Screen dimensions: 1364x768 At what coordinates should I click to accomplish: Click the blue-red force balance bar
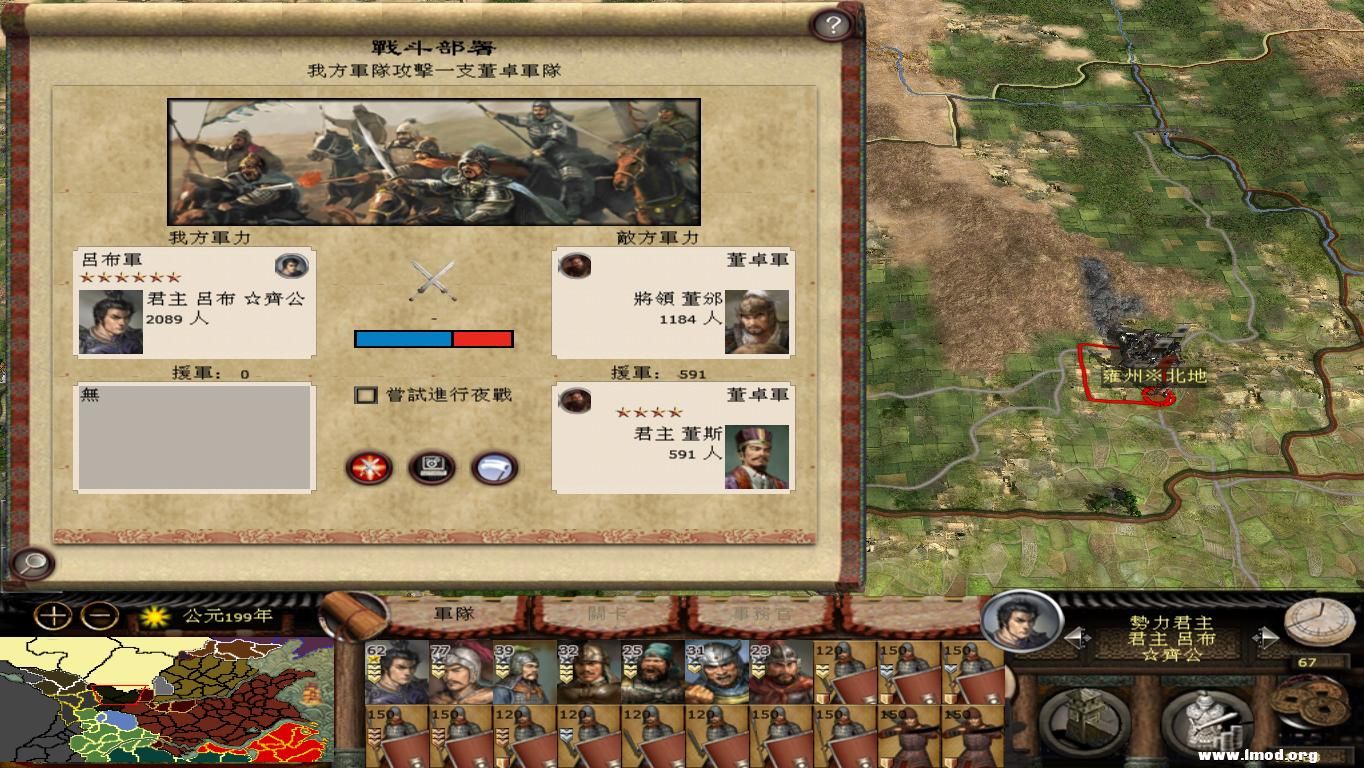pos(434,338)
